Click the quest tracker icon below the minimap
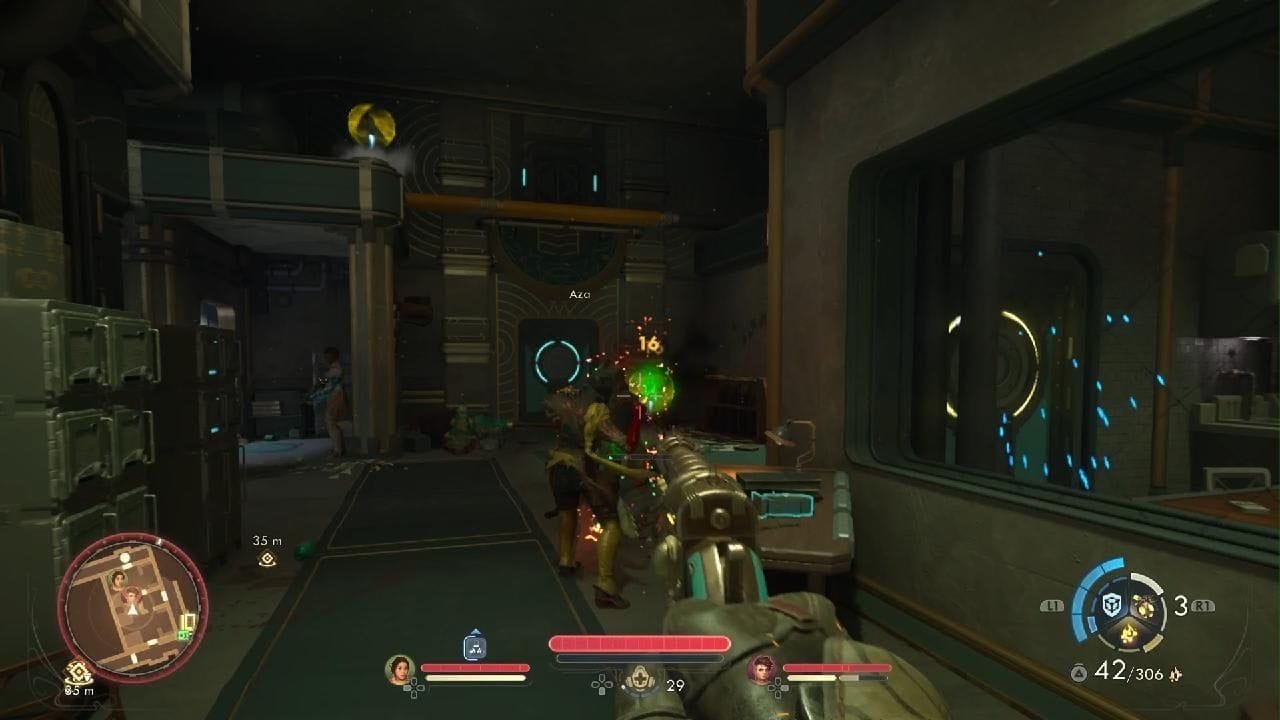The height and width of the screenshot is (720, 1280). [76, 672]
